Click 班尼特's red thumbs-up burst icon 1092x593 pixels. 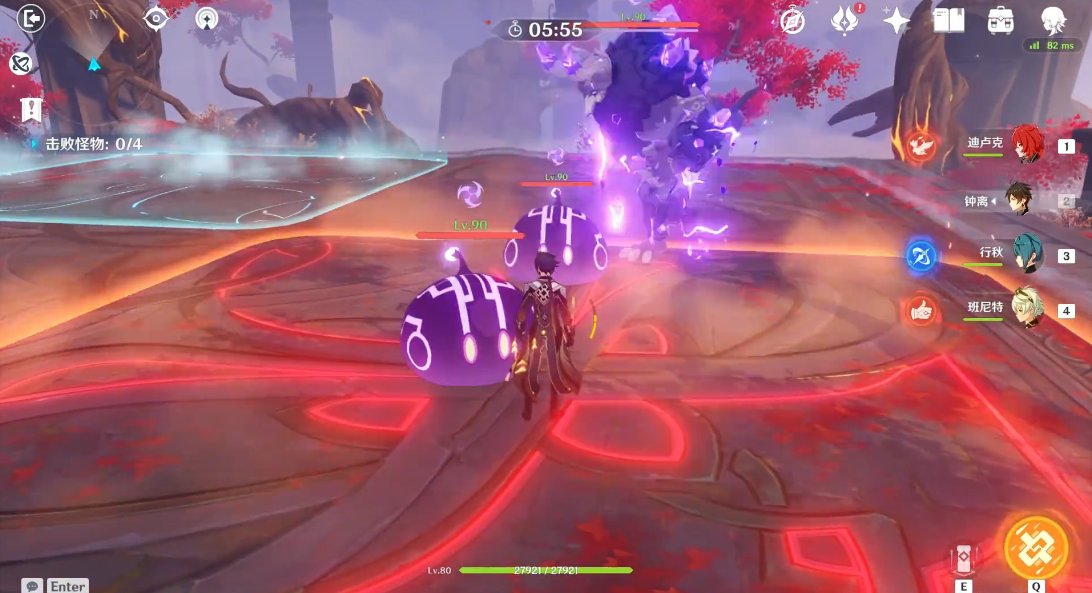(x=921, y=311)
